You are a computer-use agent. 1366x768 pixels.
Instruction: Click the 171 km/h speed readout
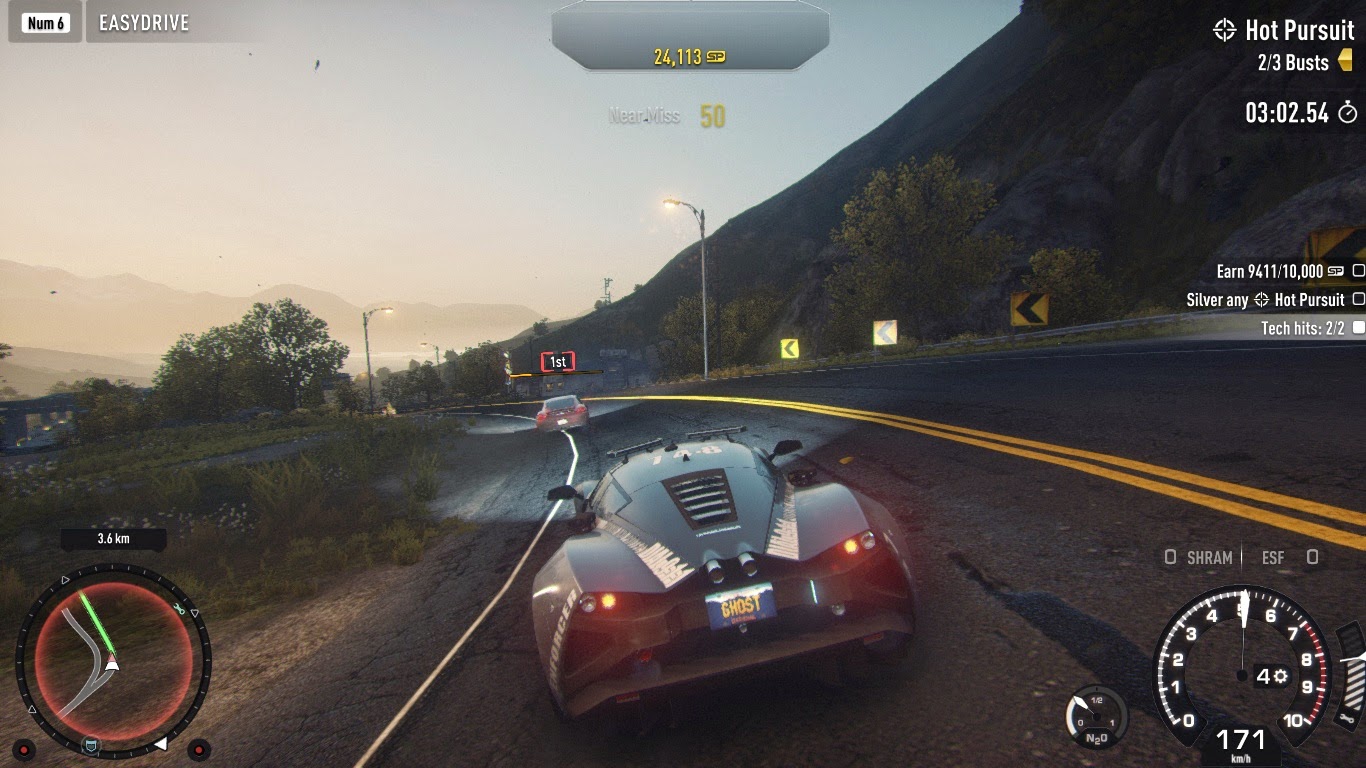(x=1241, y=738)
